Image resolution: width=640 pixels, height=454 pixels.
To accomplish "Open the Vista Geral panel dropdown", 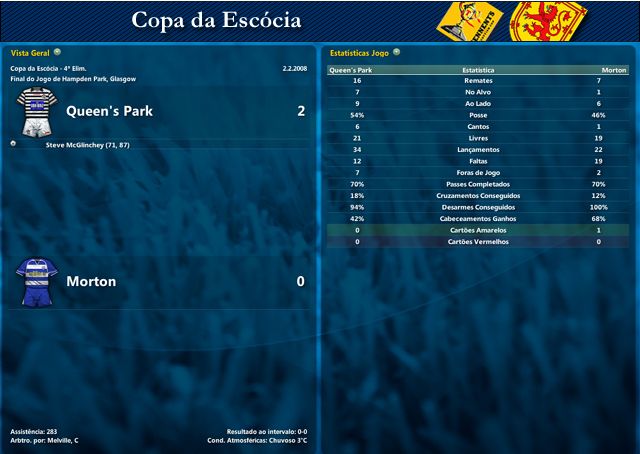I will (57, 51).
